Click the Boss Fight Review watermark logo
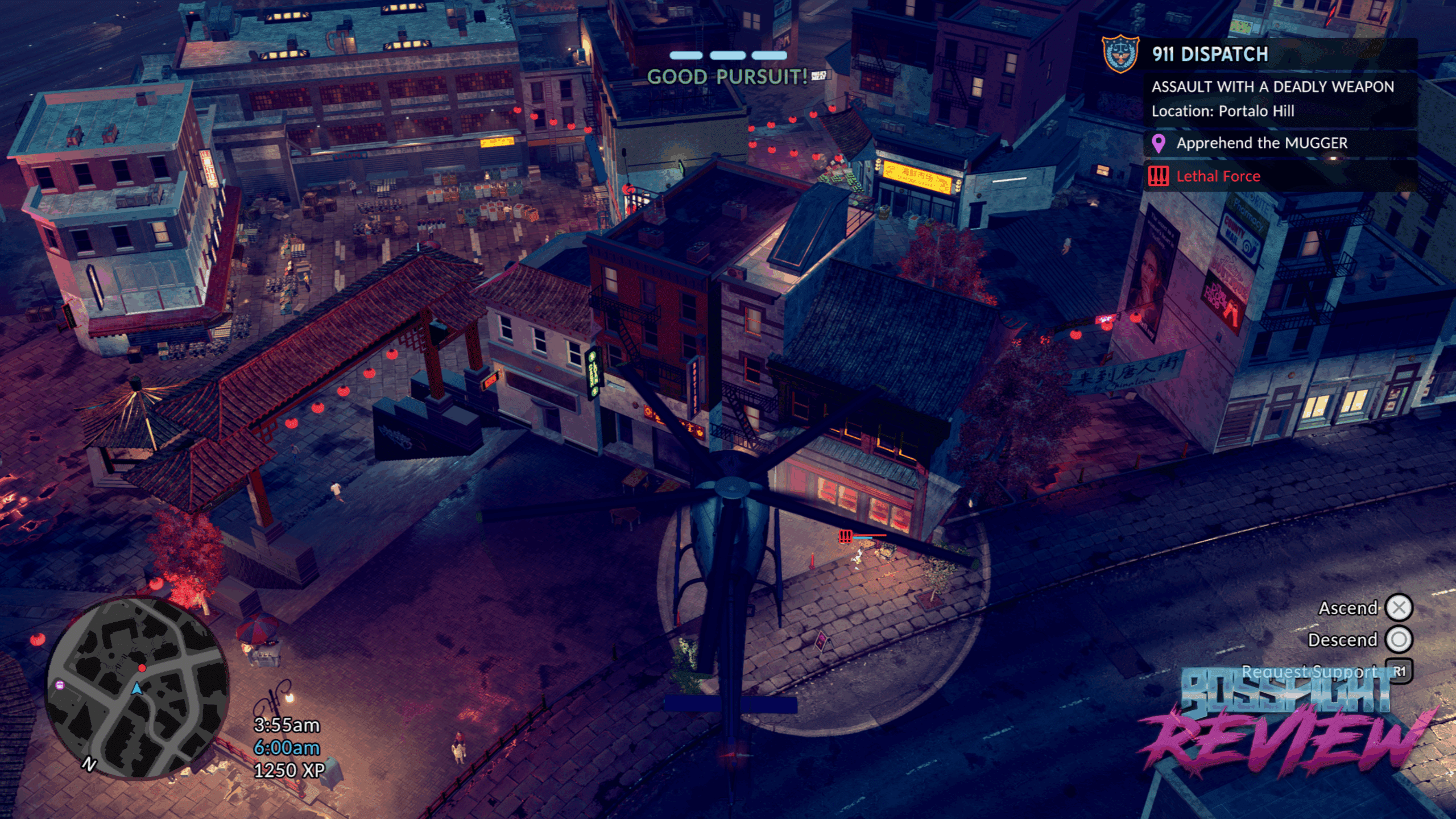This screenshot has width=1456, height=819. (x=1285, y=722)
